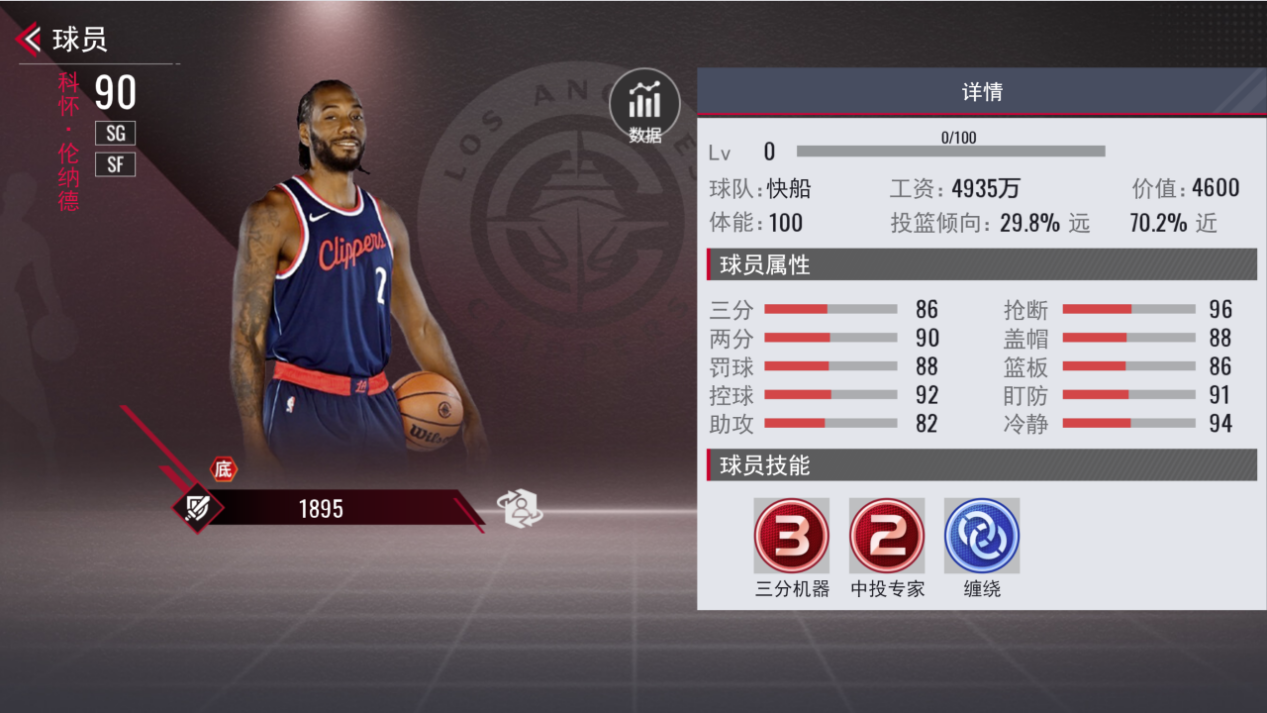Select the 三分机器 skill icon

[791, 536]
